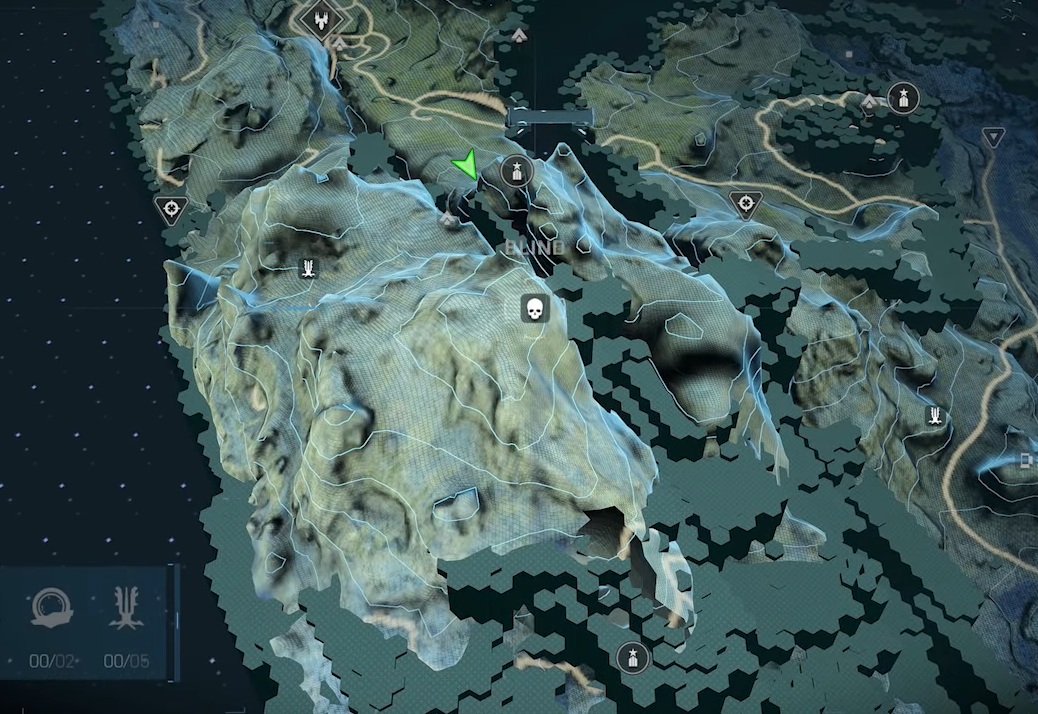Image resolution: width=1038 pixels, height=714 pixels.
Task: Select the star marker beside the green arrow
Action: [516, 171]
